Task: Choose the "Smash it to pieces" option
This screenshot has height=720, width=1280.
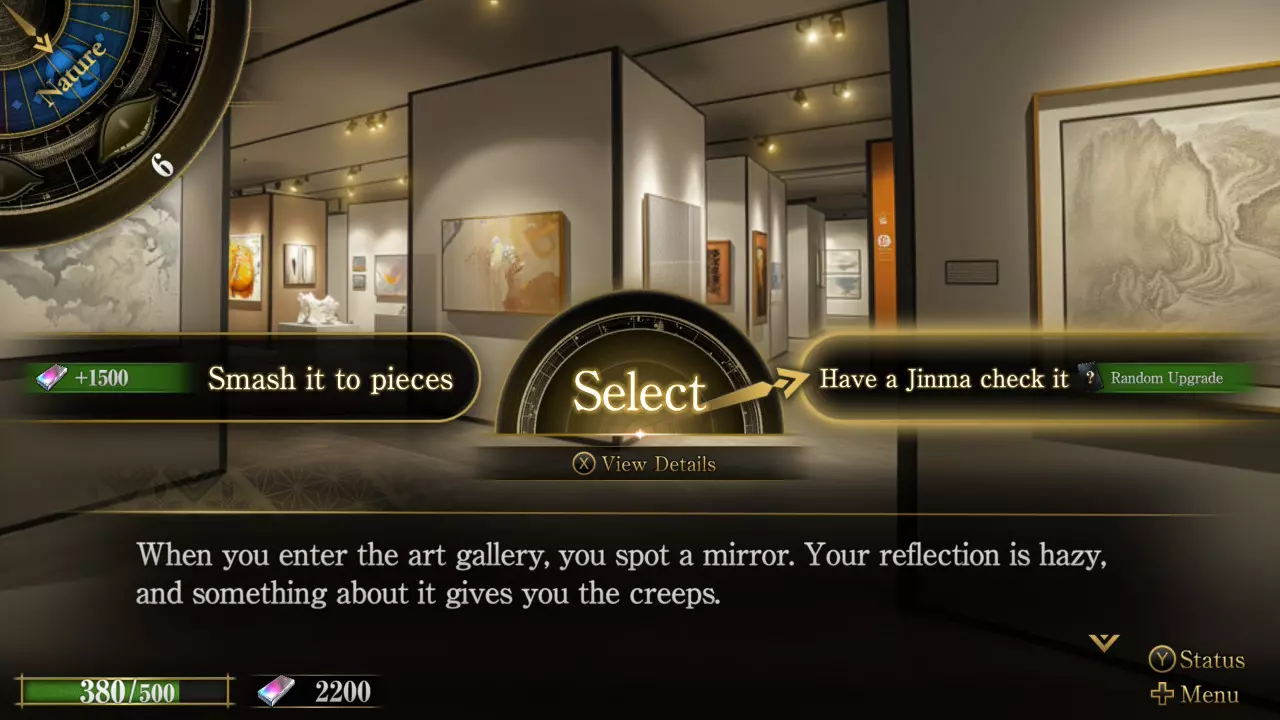Action: coord(330,379)
